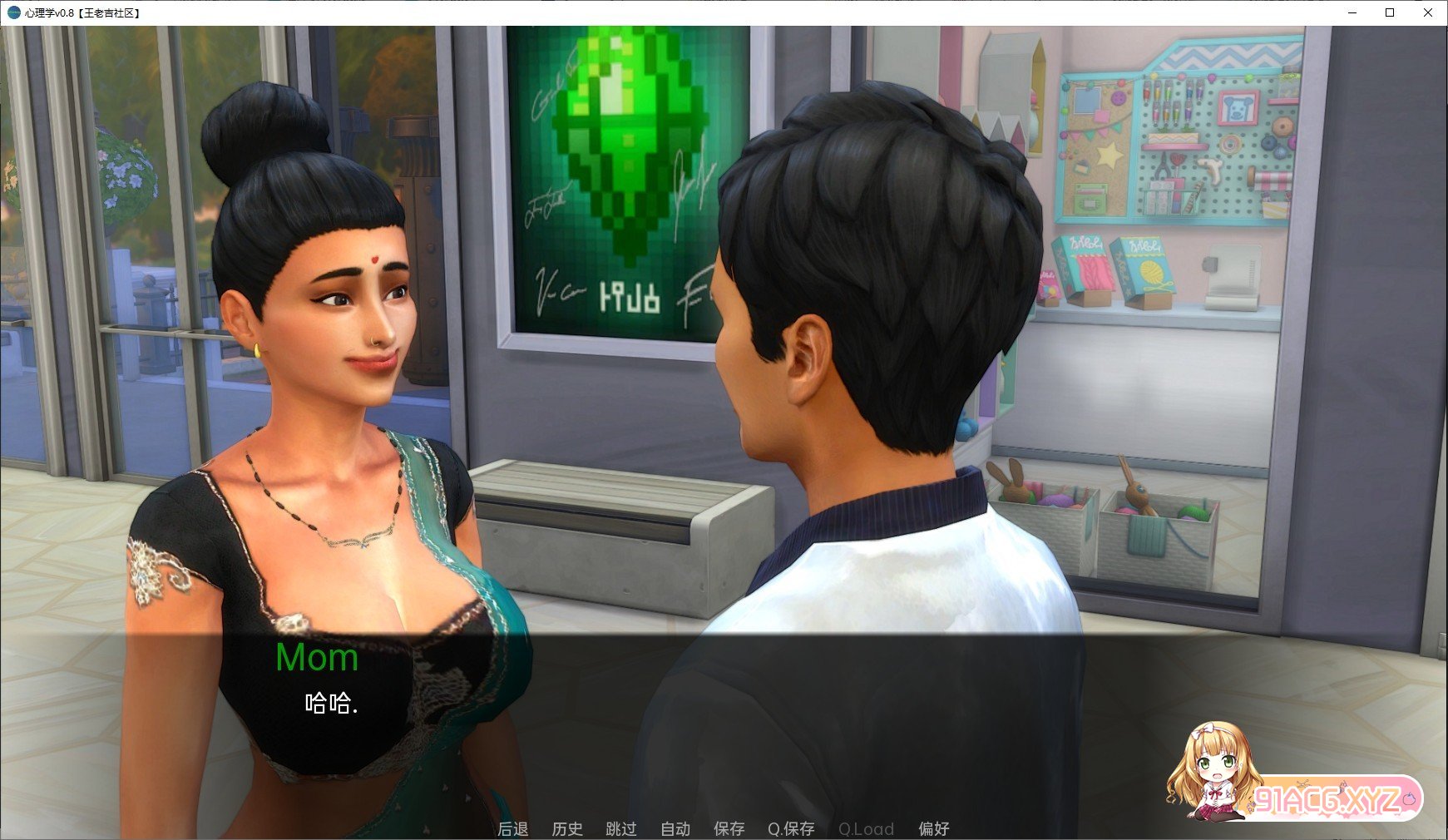Activate the 跳过 (Skip) option
Image resolution: width=1448 pixels, height=840 pixels.
coord(621,828)
